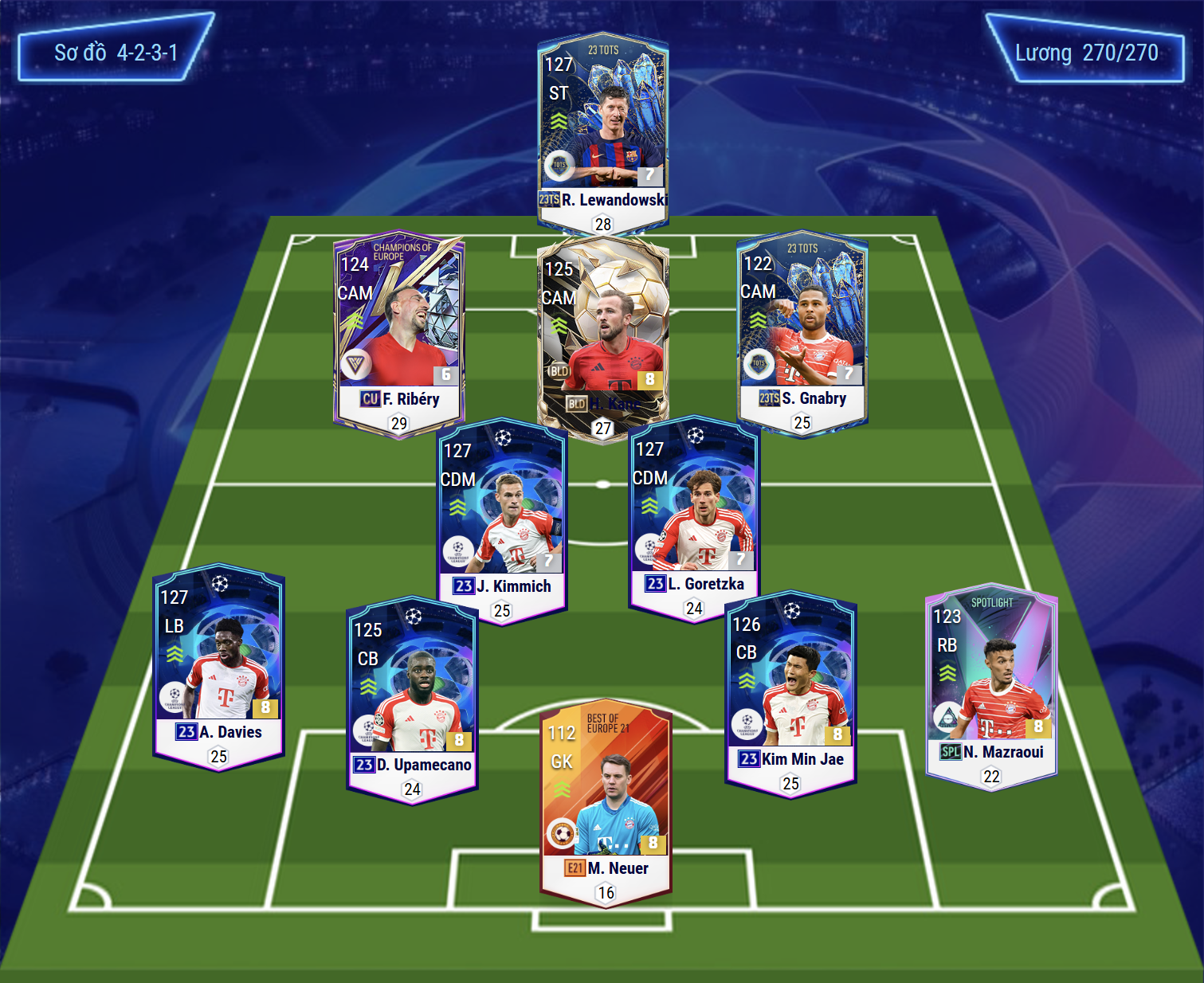Select the R. Lewandowski striker card

click(x=603, y=127)
